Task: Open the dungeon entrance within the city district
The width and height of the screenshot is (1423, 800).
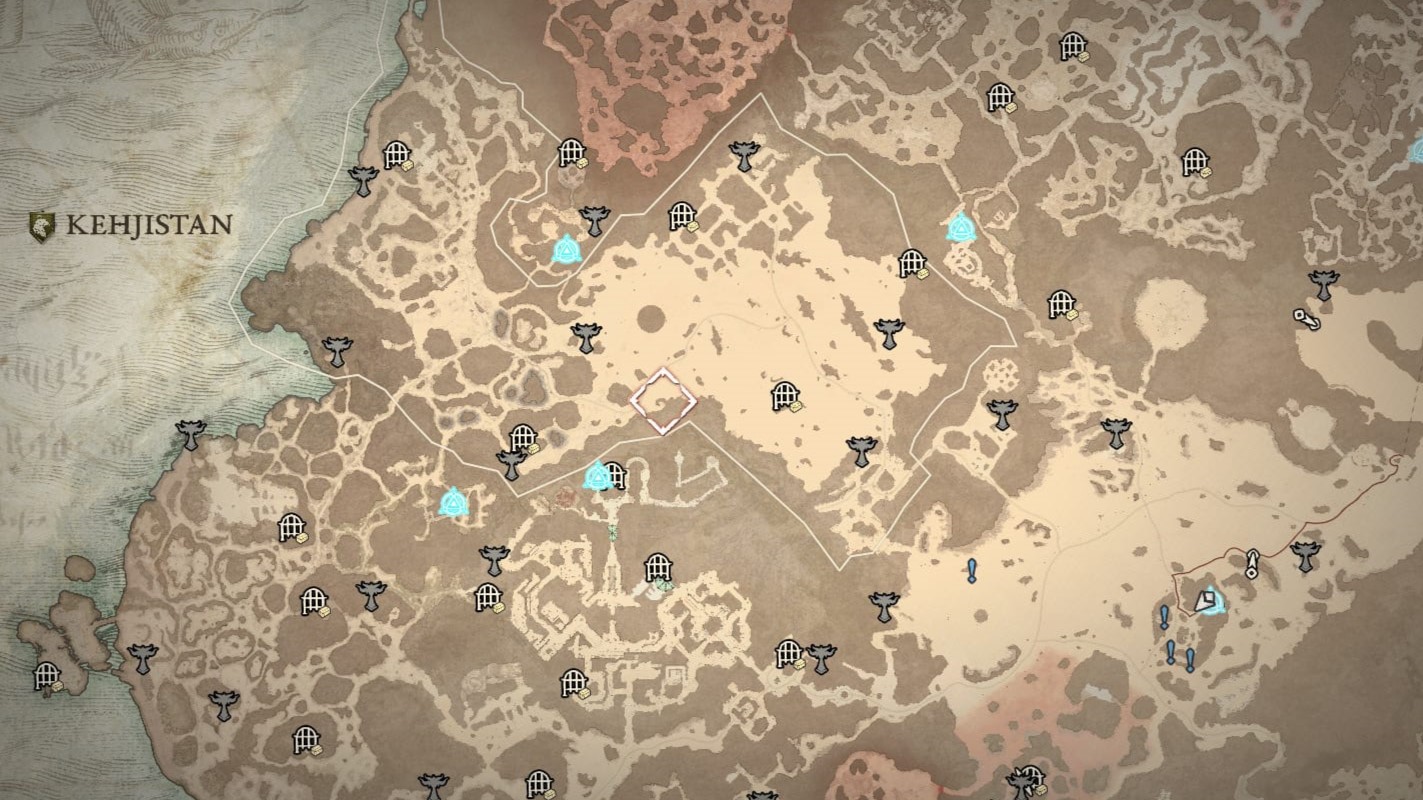Action: click(x=659, y=568)
